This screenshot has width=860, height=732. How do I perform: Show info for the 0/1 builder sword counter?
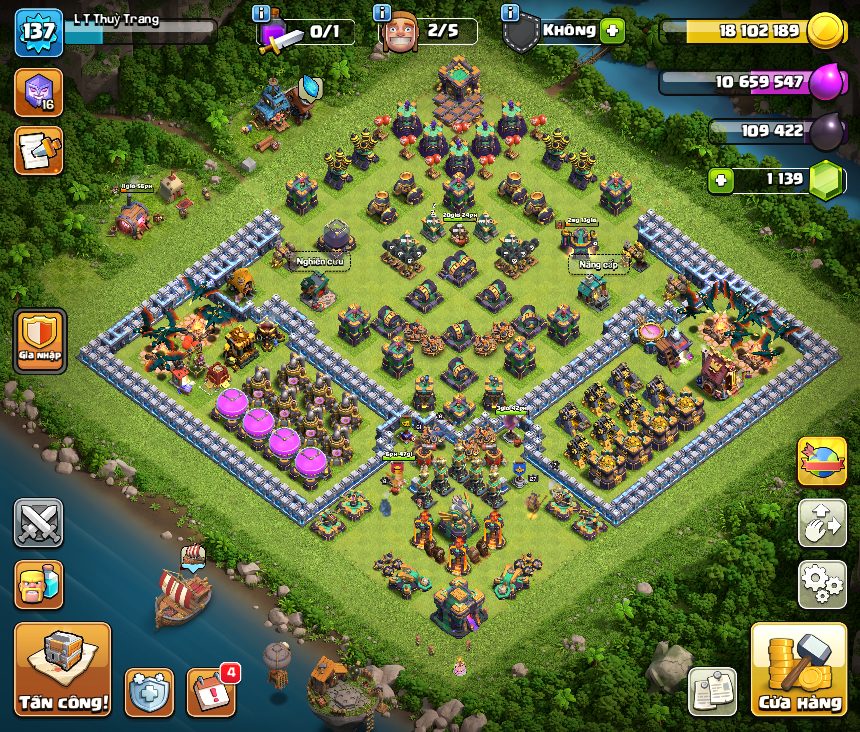pos(261,13)
